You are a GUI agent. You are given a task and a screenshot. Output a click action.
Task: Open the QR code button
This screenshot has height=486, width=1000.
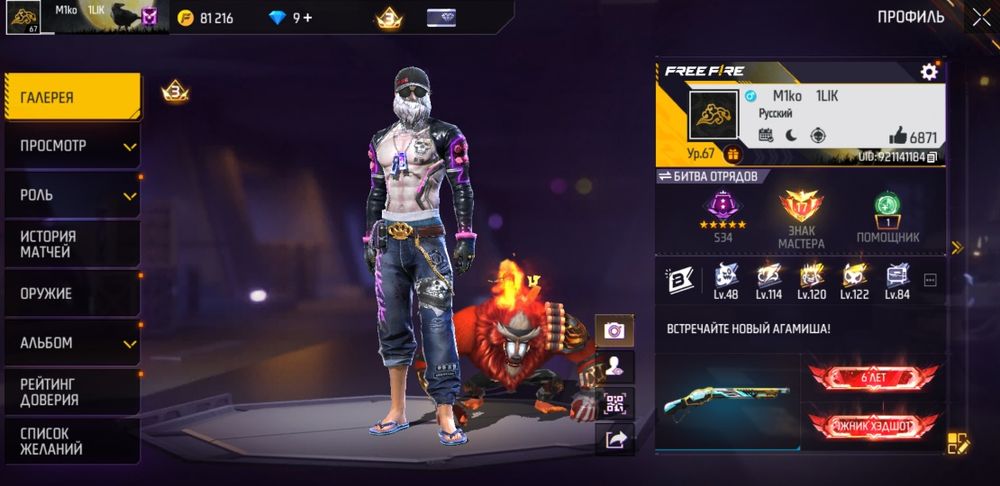pos(614,403)
